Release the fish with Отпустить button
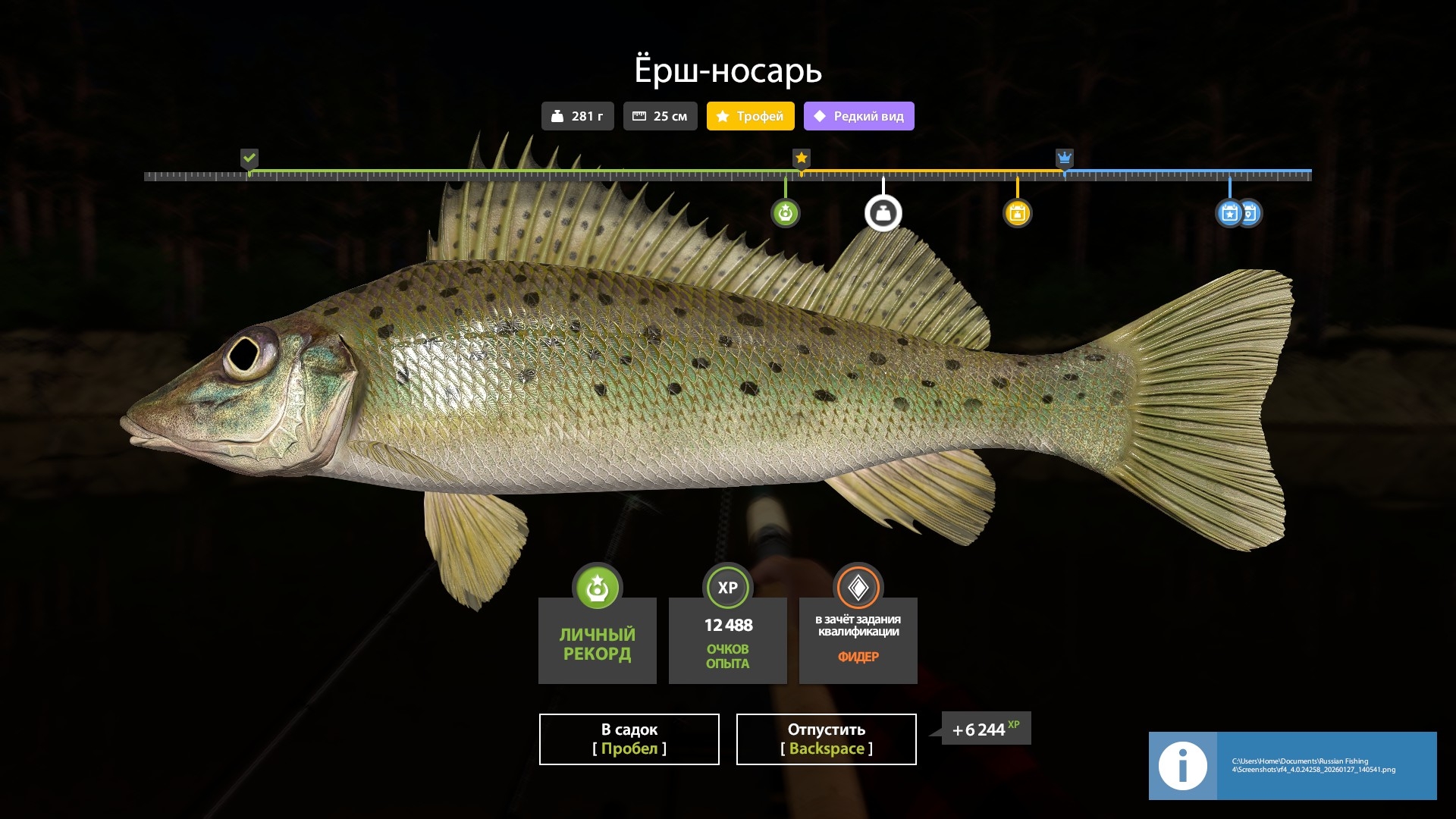Viewport: 1456px width, 819px height. tap(826, 739)
